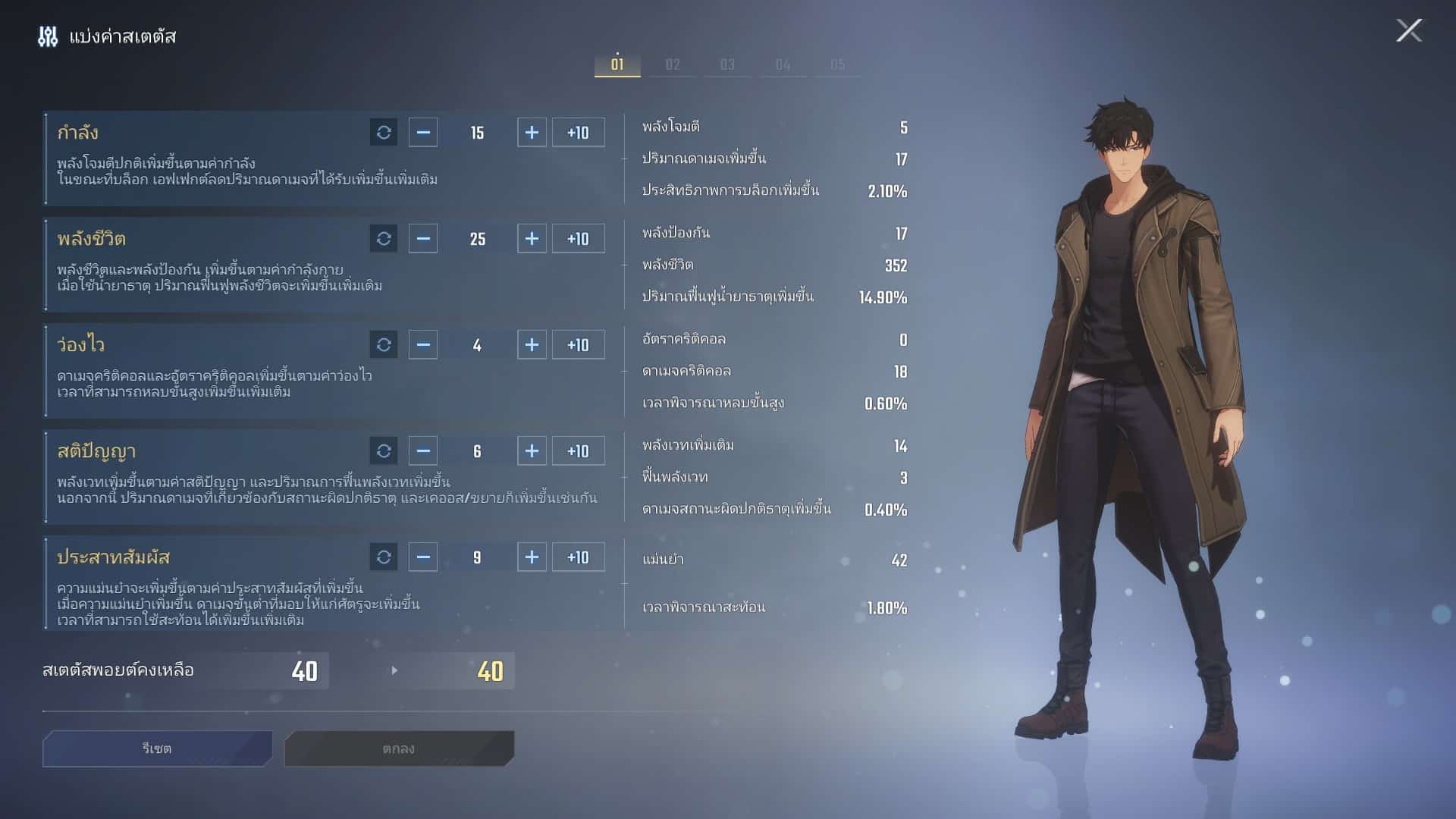Reduce พลังชีวิต by one point

click(423, 239)
